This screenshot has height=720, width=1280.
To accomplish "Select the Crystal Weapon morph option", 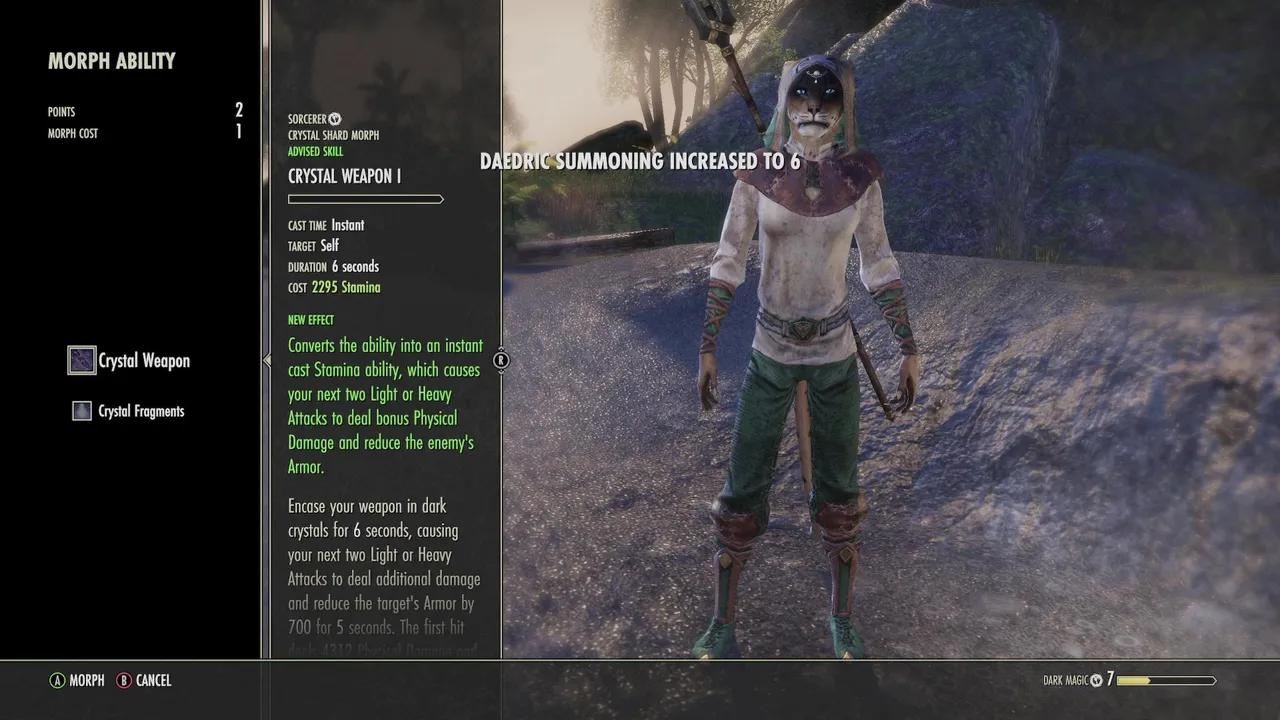I will click(x=130, y=361).
